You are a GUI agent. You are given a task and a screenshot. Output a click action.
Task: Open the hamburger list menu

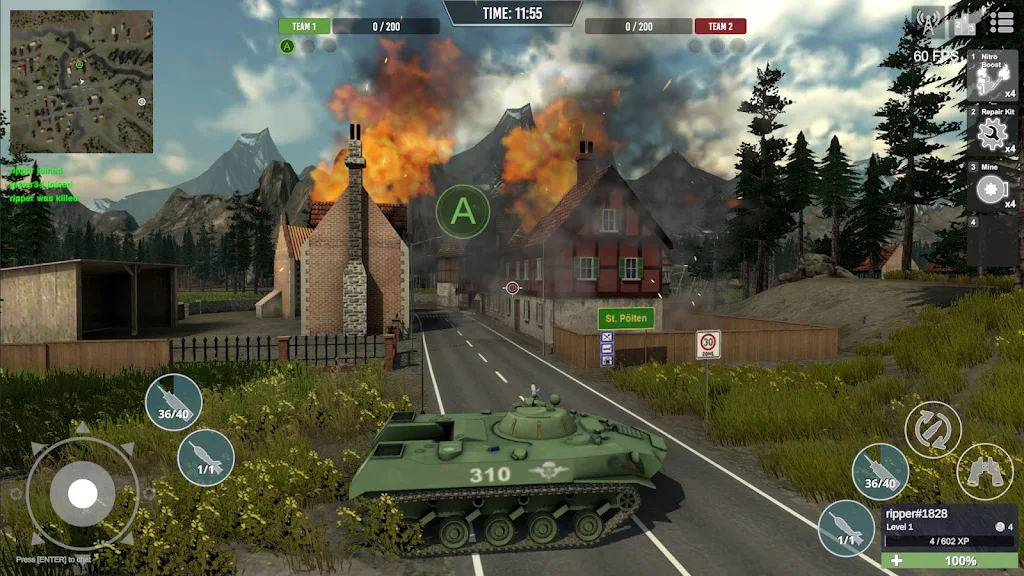1002,21
